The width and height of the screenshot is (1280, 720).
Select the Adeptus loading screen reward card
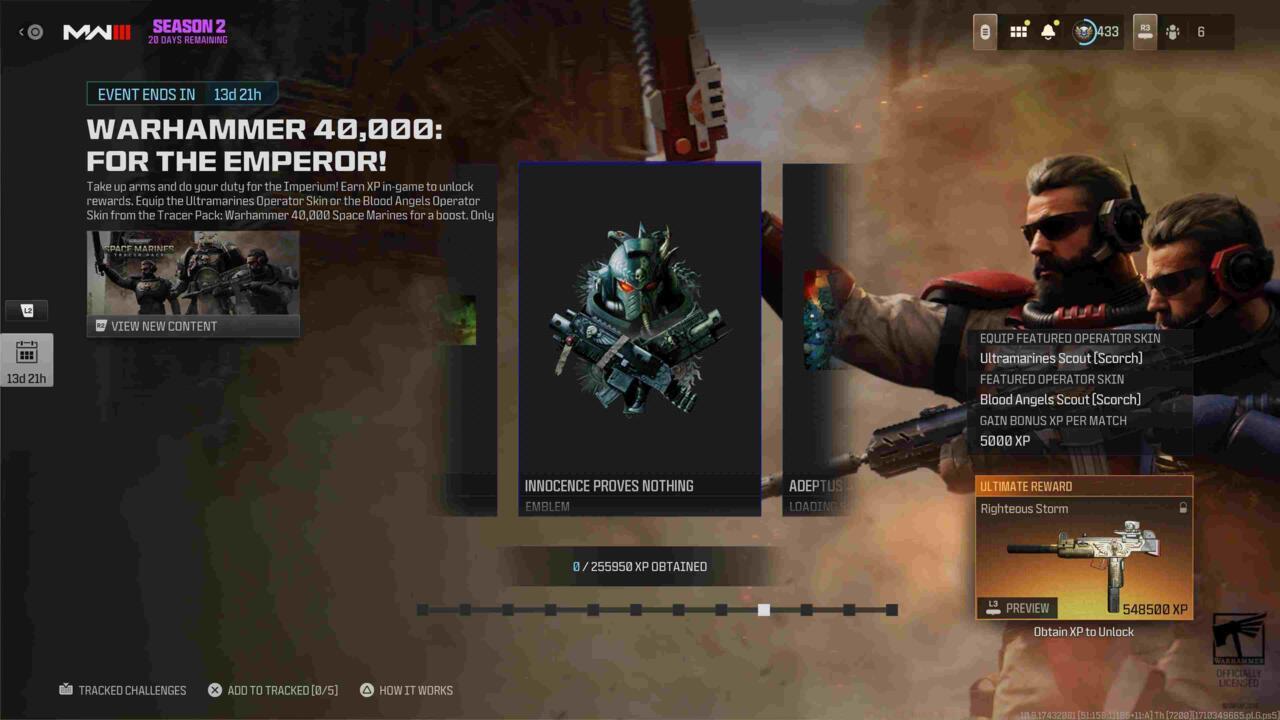pos(816,338)
